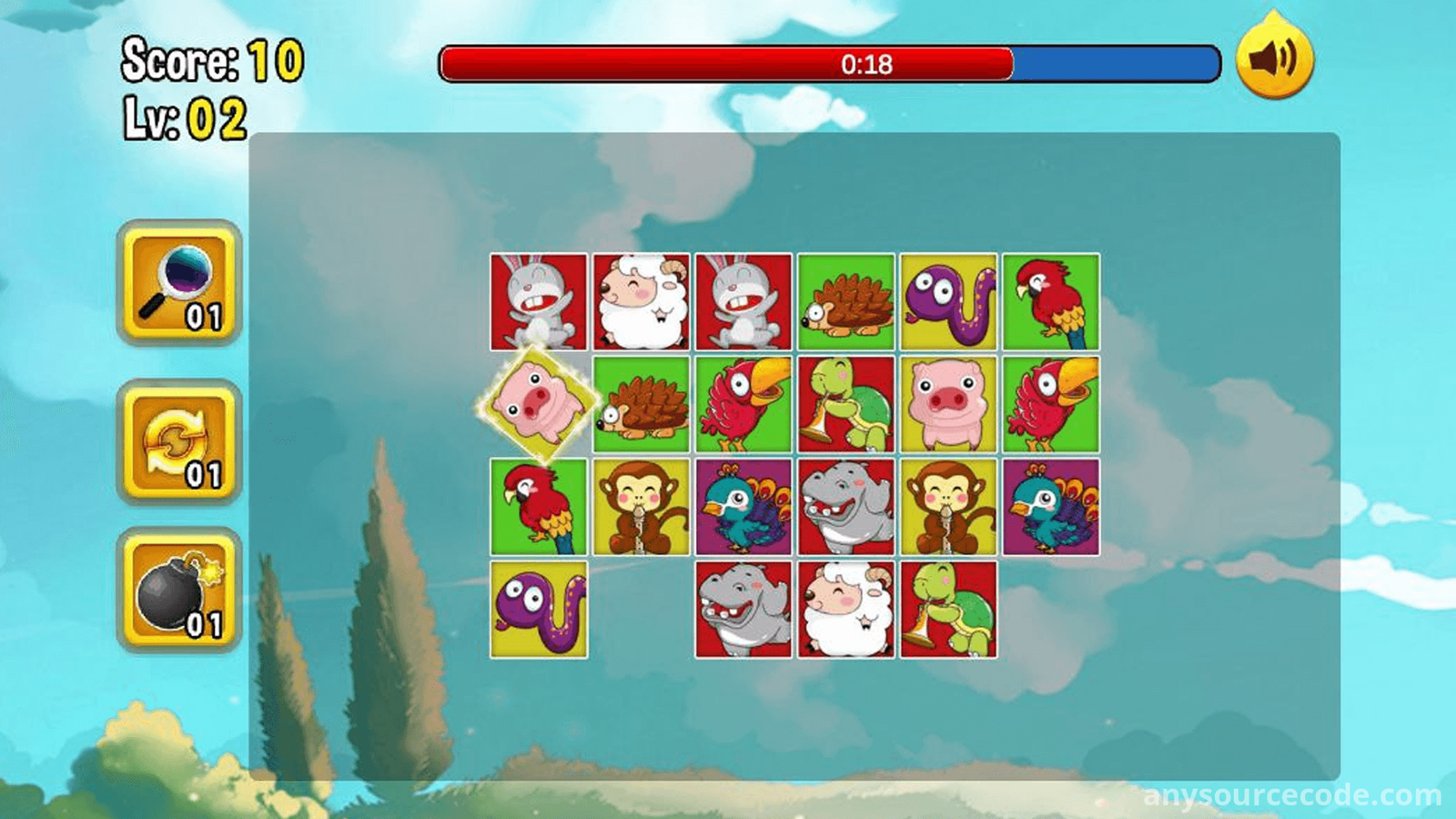Toggle the sound speaker button
Viewport: 1456px width, 819px height.
(1274, 58)
